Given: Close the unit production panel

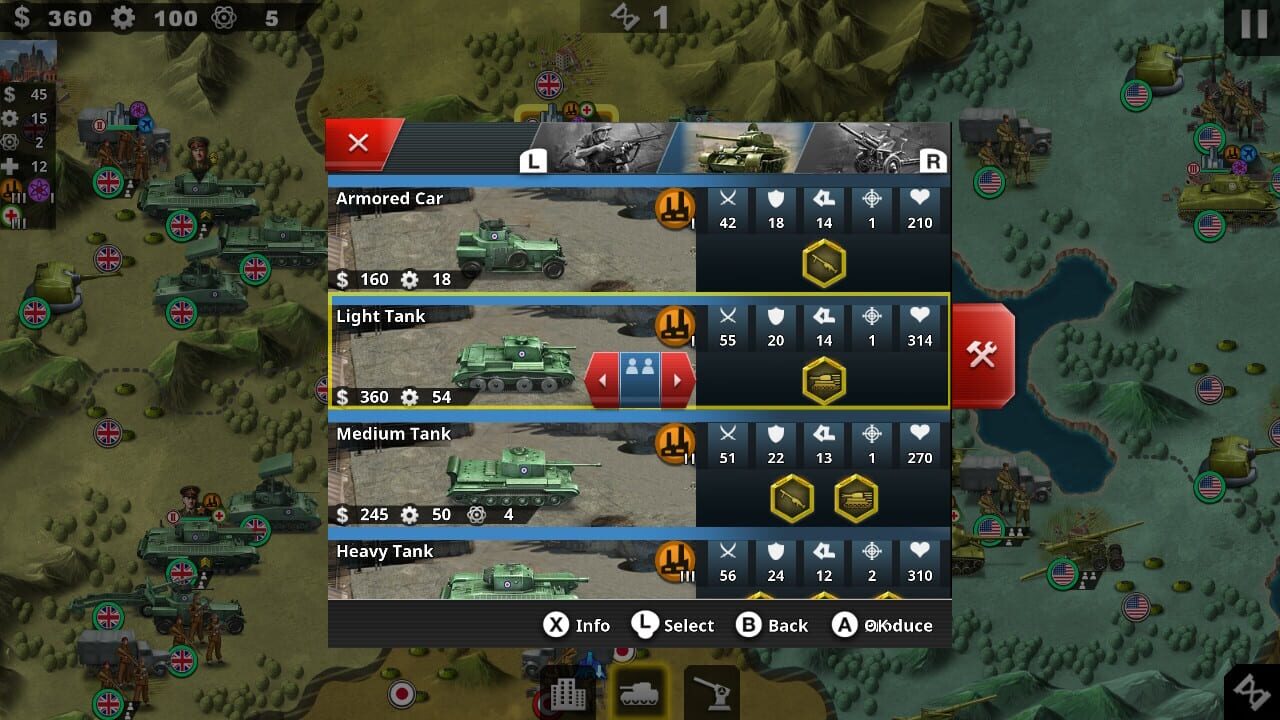Looking at the screenshot, I should [359, 142].
